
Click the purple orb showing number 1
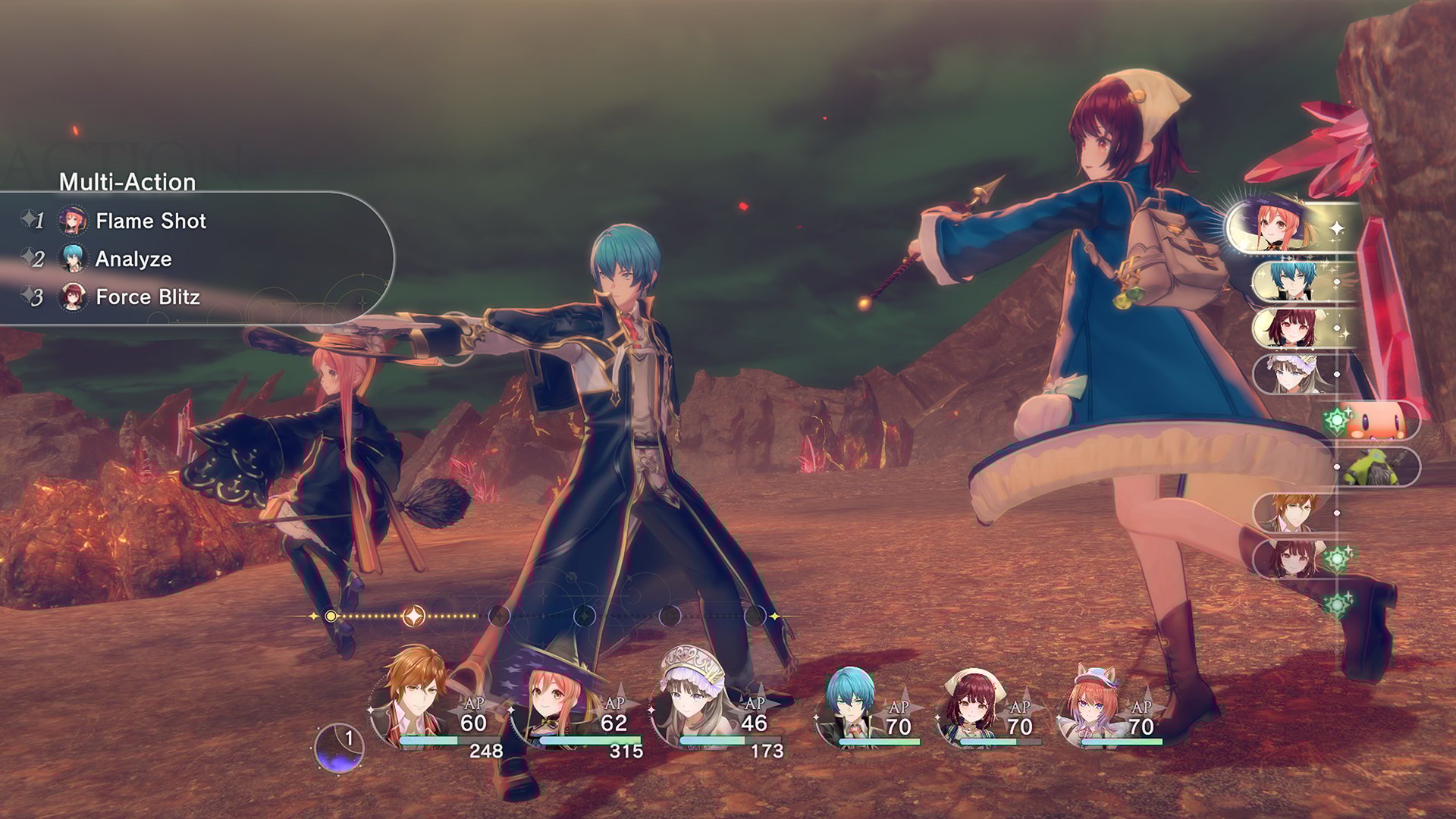(x=340, y=747)
